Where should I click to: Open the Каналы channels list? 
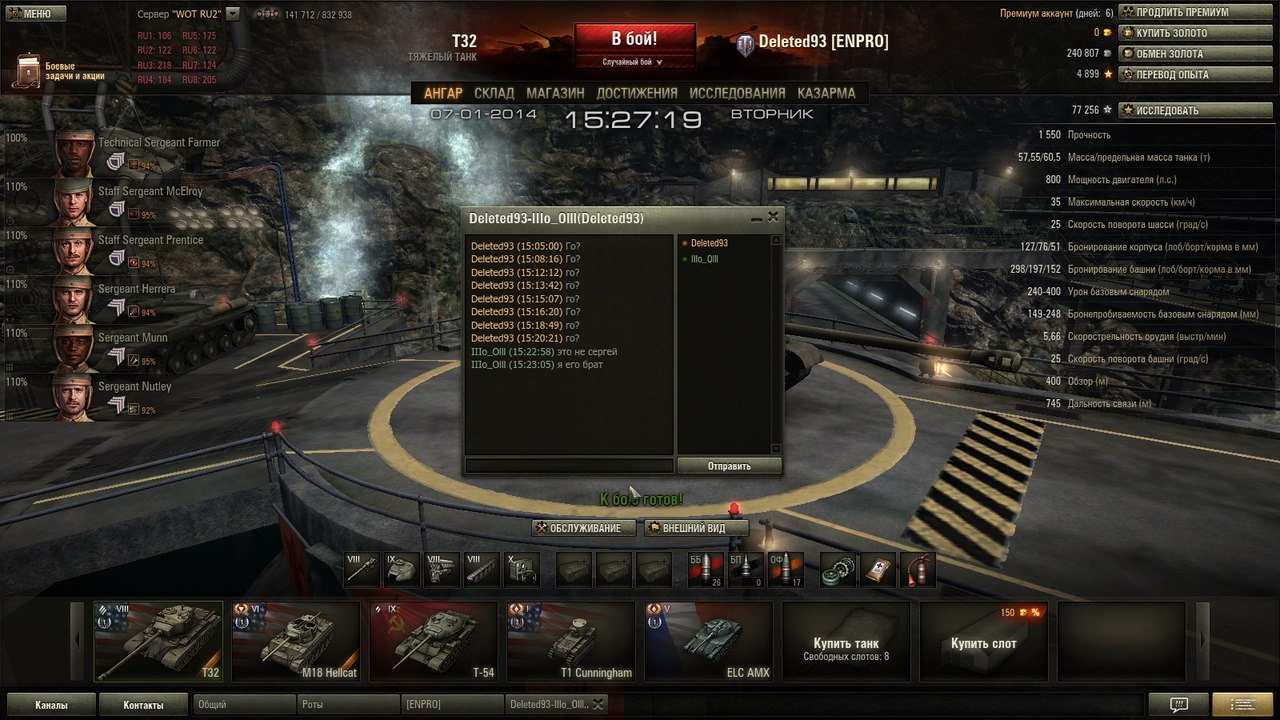[51, 705]
